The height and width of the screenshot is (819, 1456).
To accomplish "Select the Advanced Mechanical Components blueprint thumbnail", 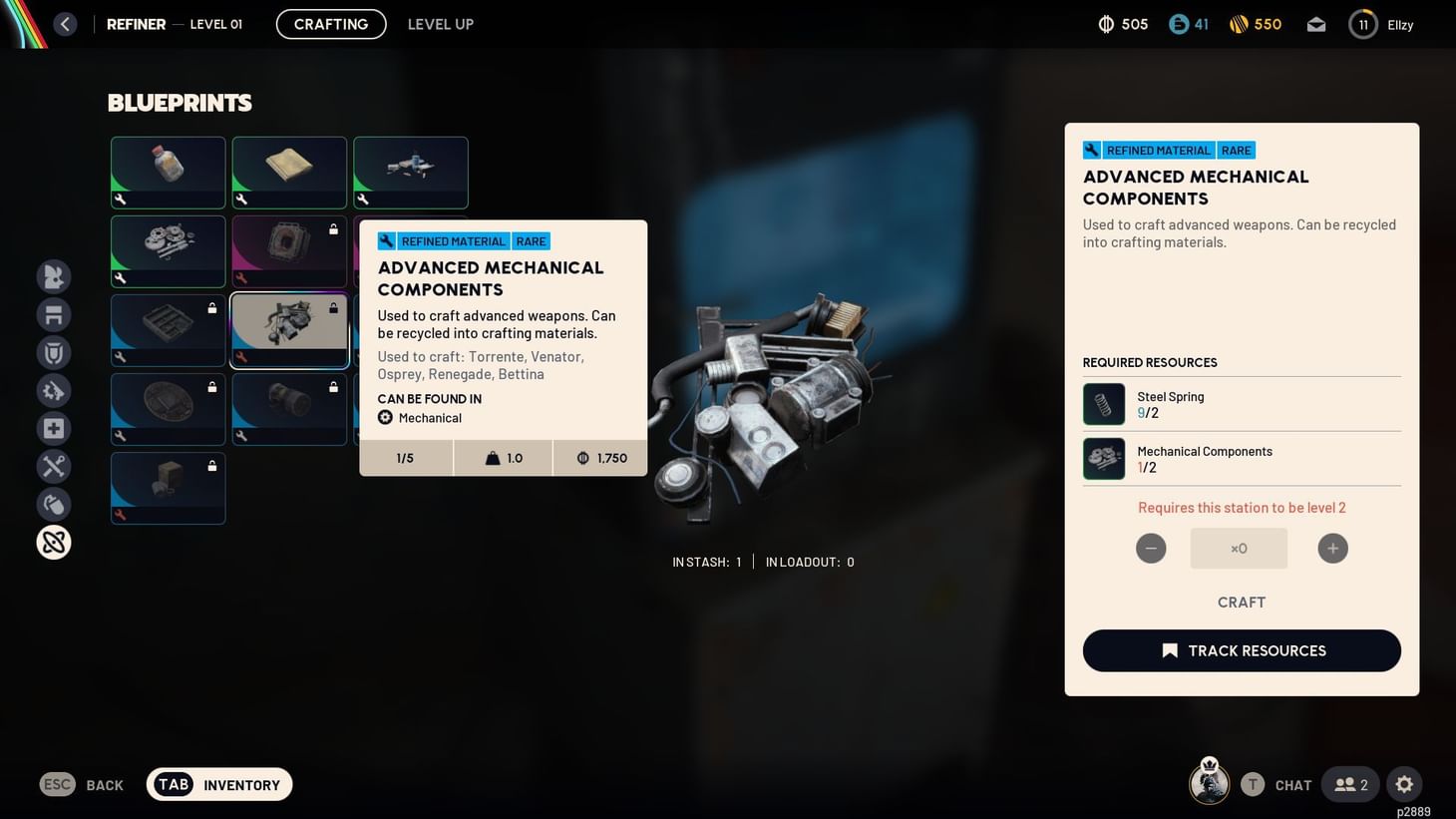I will (x=289, y=329).
